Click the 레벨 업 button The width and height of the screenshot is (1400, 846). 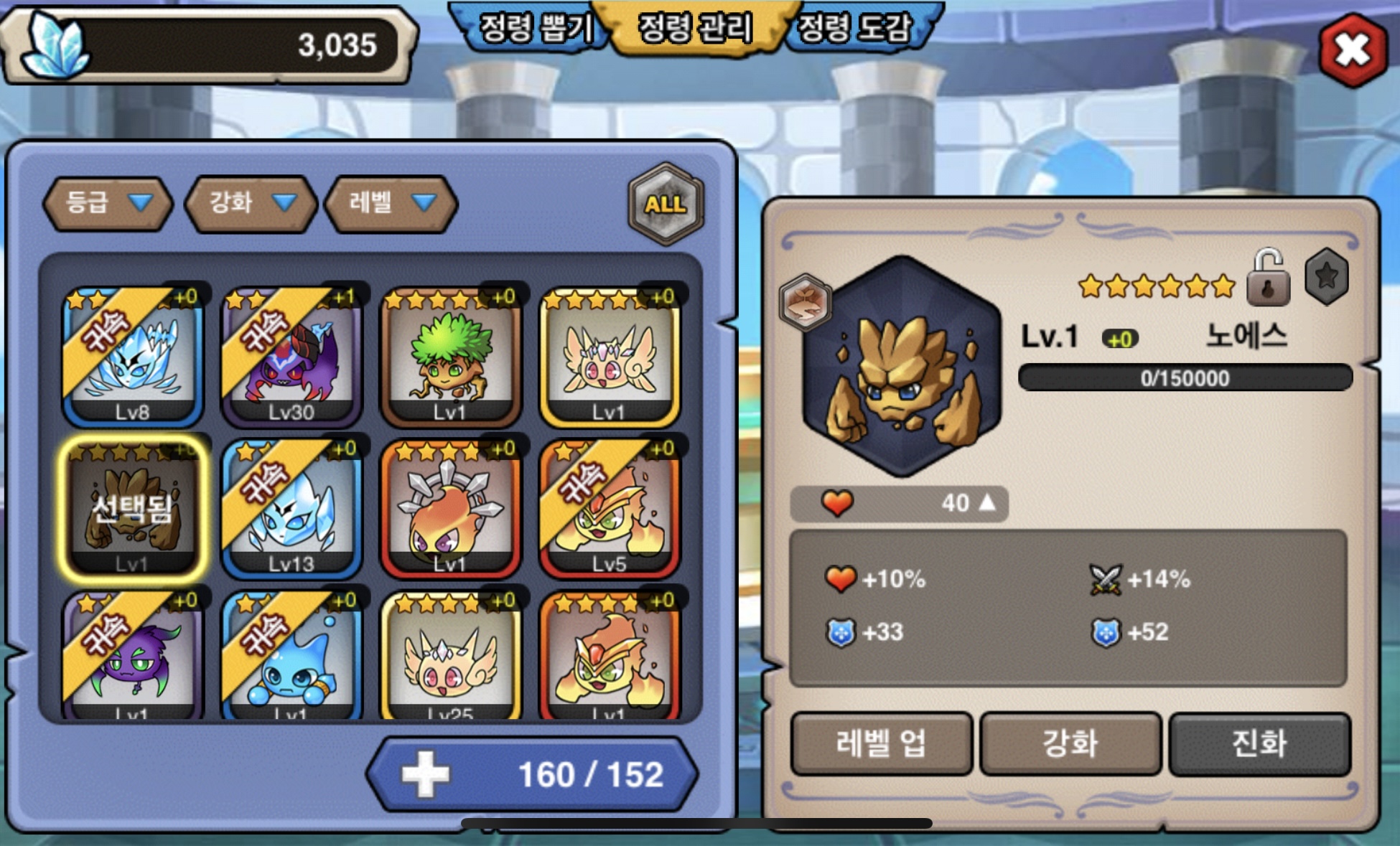[x=881, y=743]
